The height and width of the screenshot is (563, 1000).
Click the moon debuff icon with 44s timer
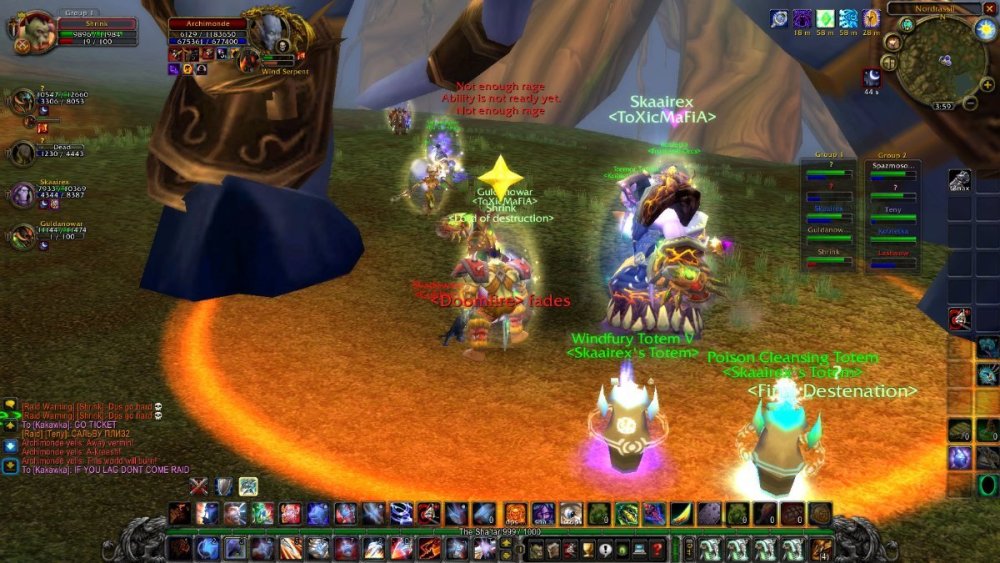tap(872, 77)
